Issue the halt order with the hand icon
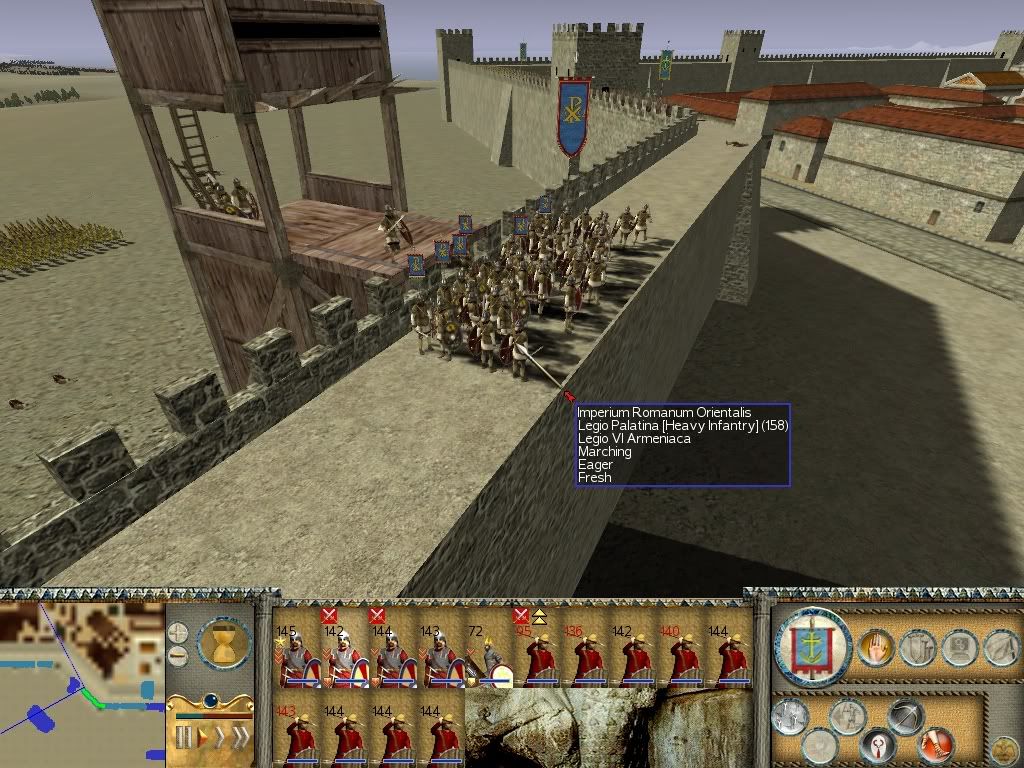 [x=876, y=649]
